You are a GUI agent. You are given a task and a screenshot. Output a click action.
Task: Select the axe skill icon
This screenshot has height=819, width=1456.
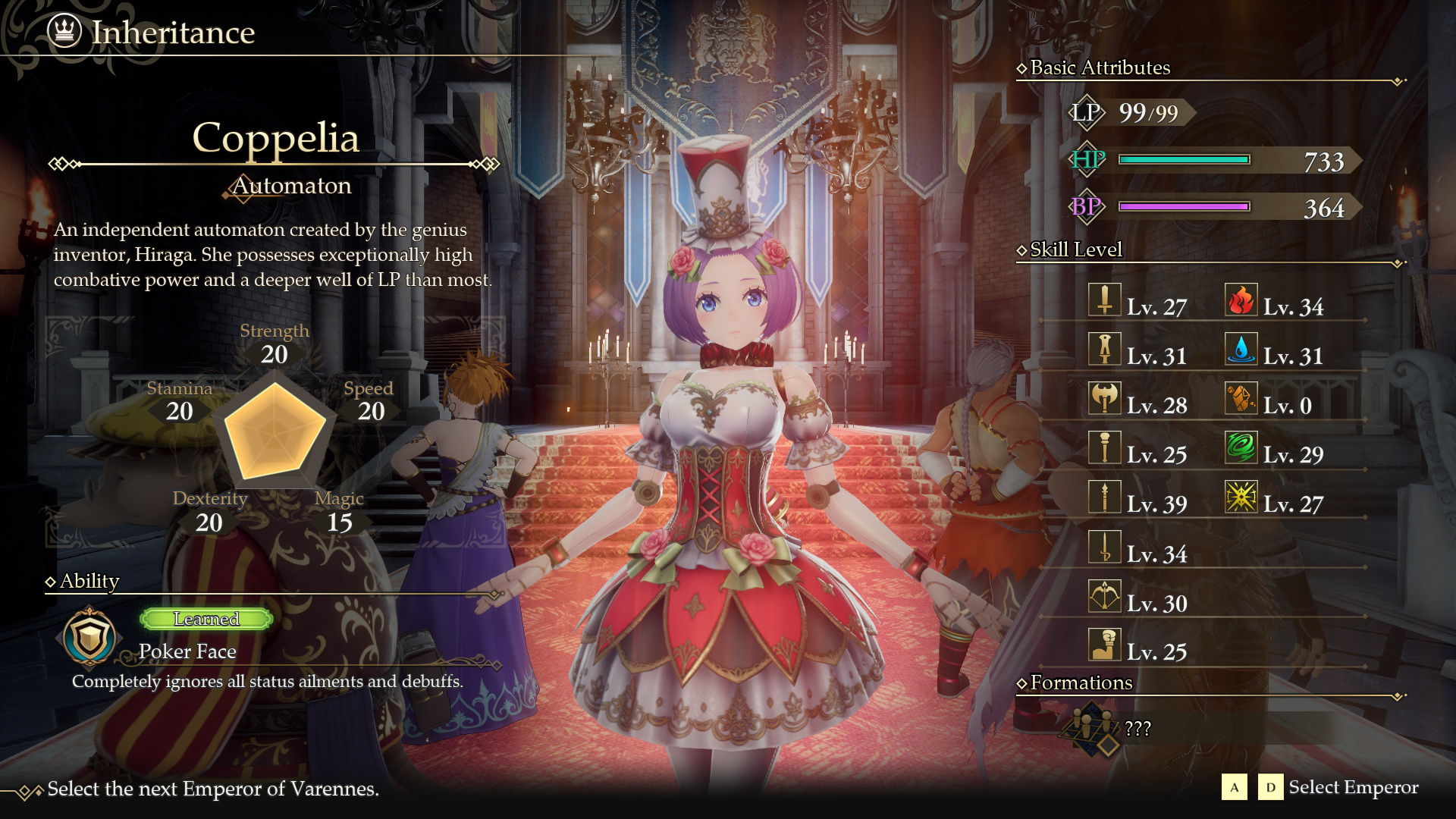pyautogui.click(x=1104, y=399)
